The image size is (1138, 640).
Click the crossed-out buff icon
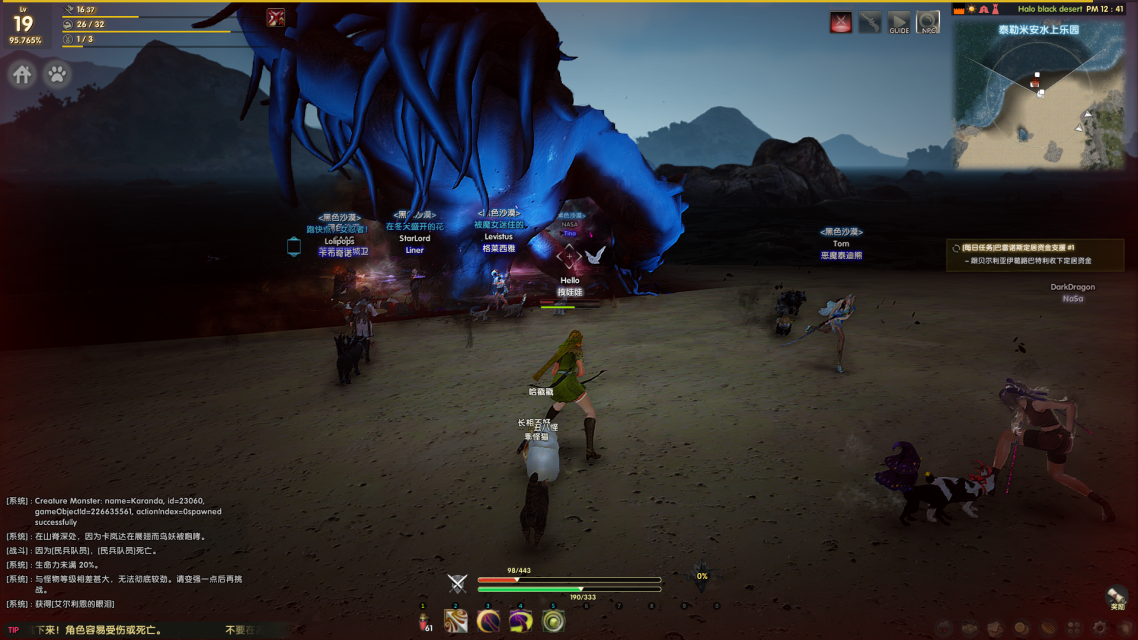click(276, 17)
